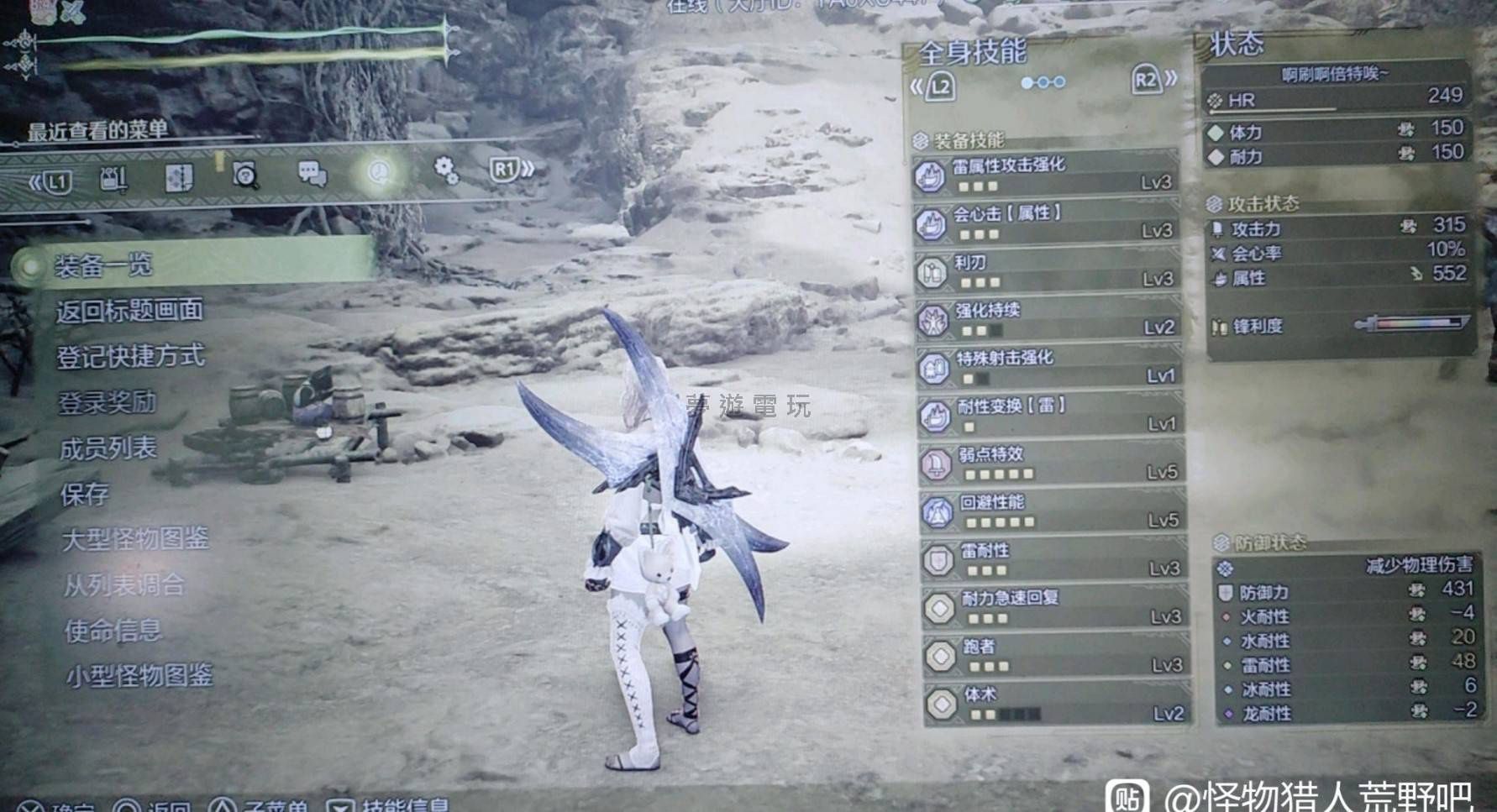Image resolution: width=1497 pixels, height=812 pixels.
Task: Select 从列表调合 crafting list entry
Action: pos(124,584)
